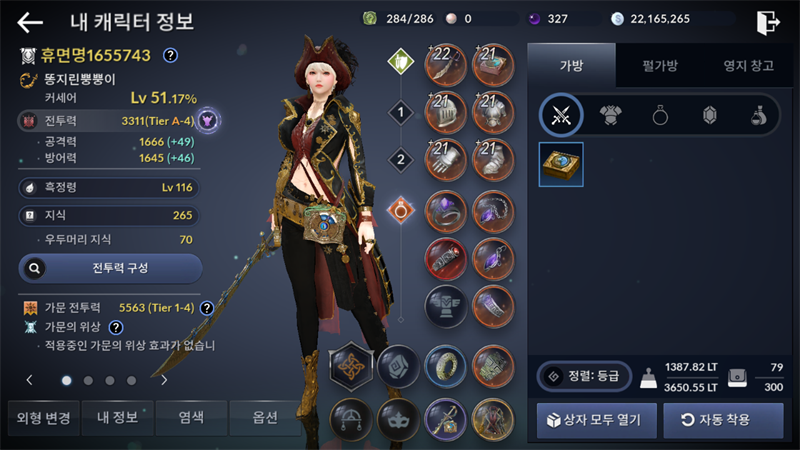Select the armor category filter
The height and width of the screenshot is (450, 800).
coord(612,116)
